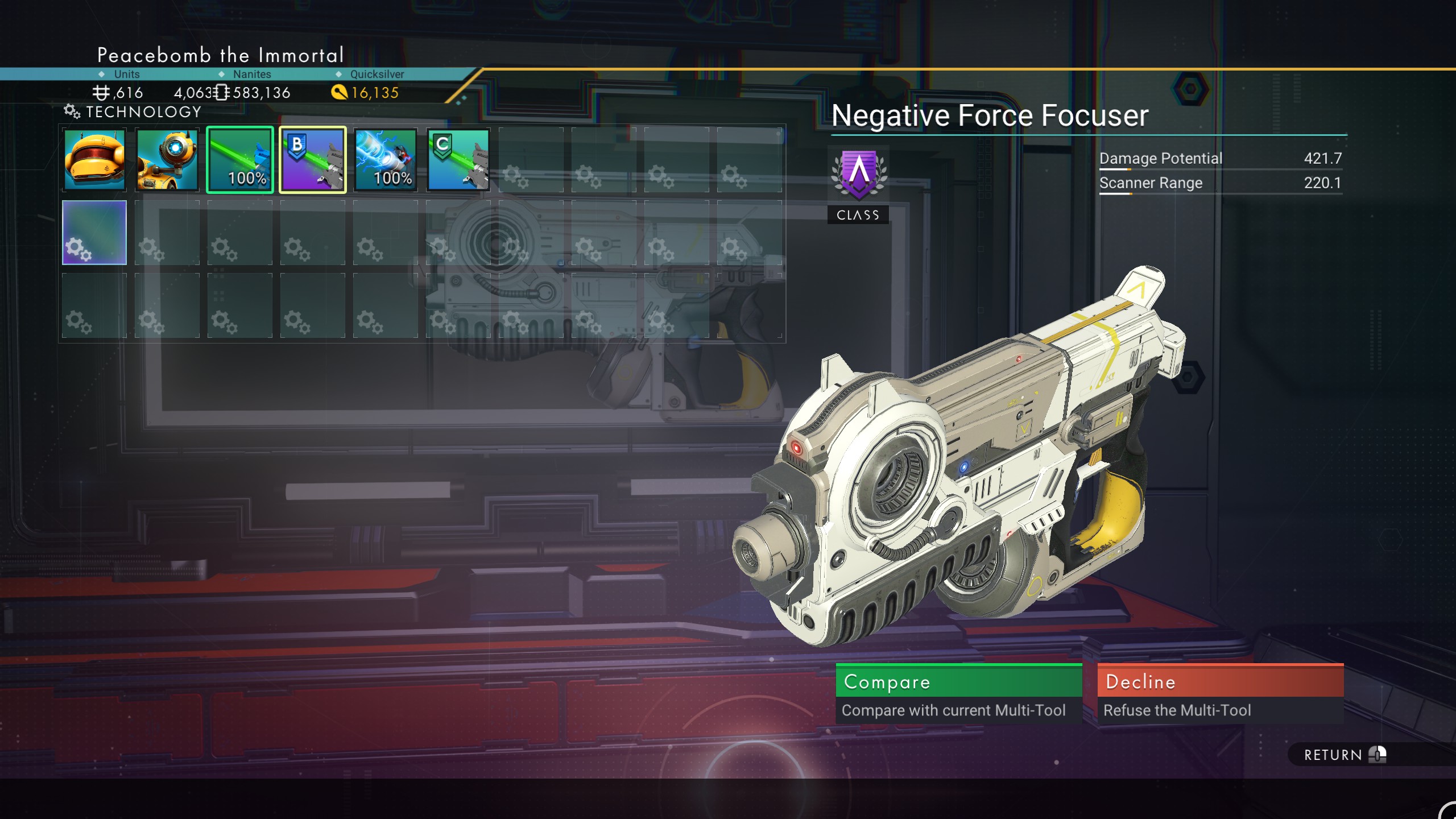Choose the green mining beam slot at 100%
1456x819 pixels.
pyautogui.click(x=240, y=160)
